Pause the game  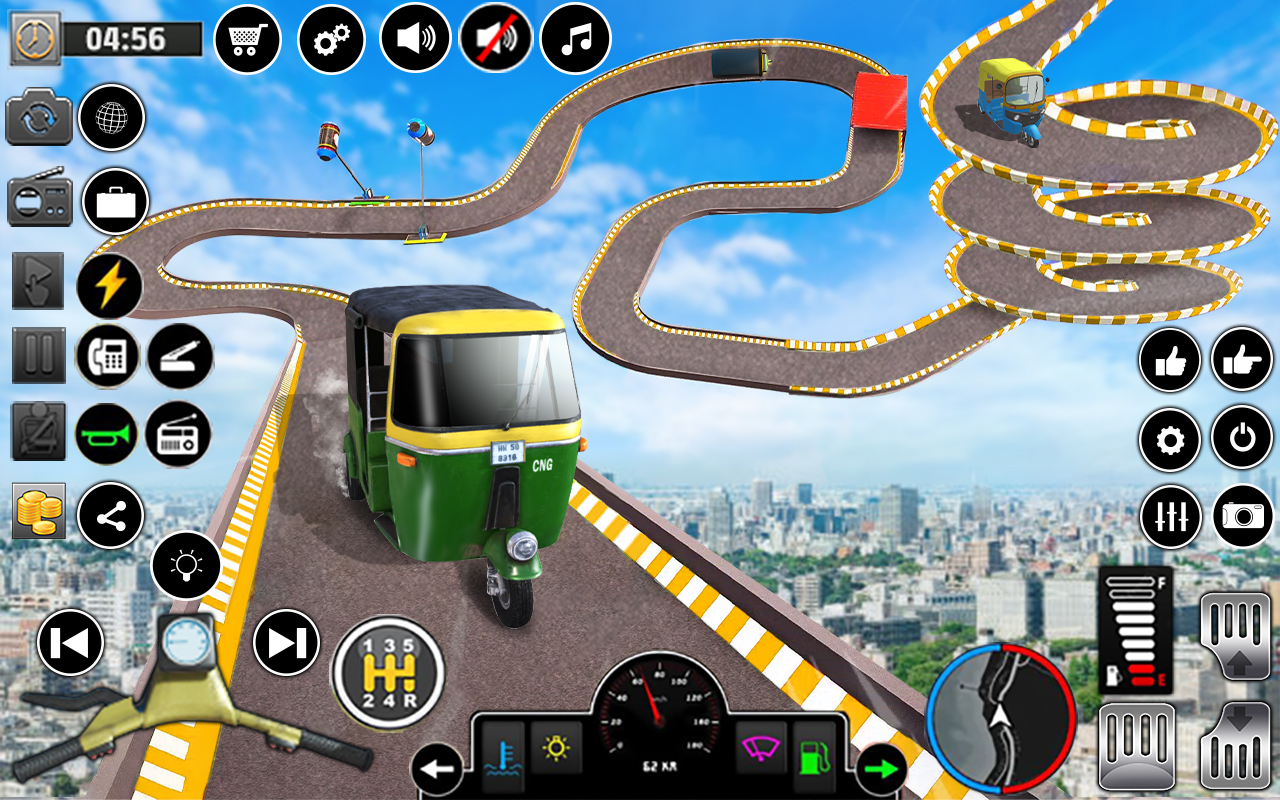(x=38, y=356)
